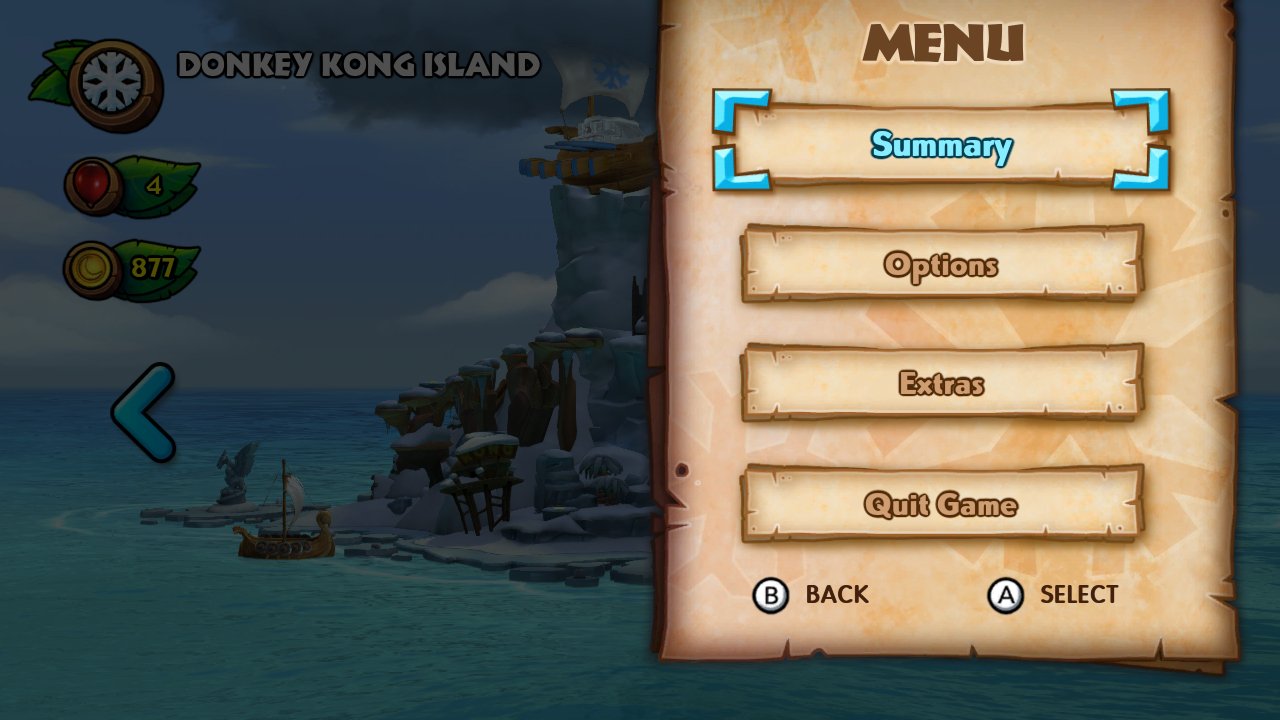
Task: Open the Summary menu entry
Action: click(941, 145)
